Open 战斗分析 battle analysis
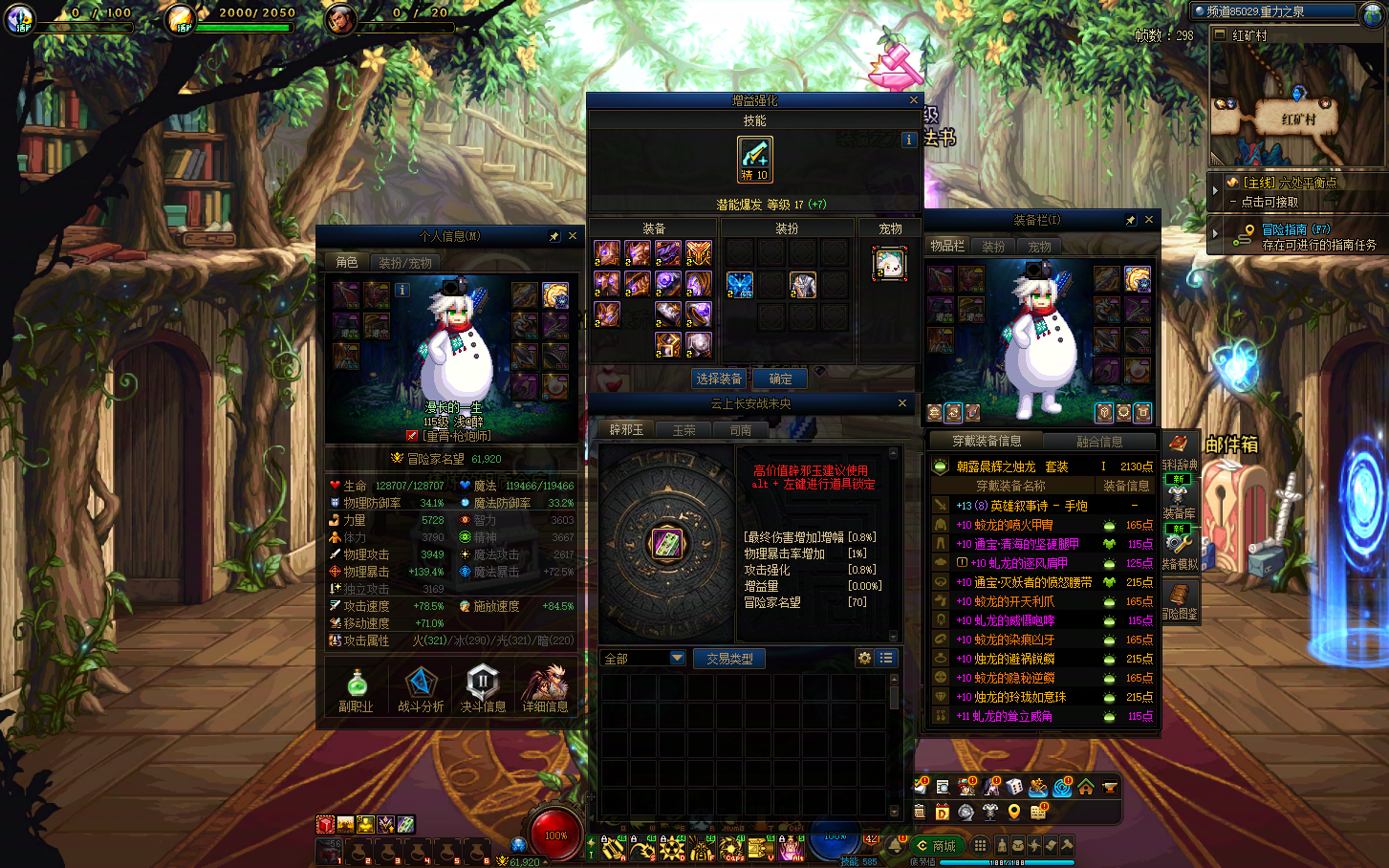Image resolution: width=1389 pixels, height=868 pixels. click(x=421, y=689)
